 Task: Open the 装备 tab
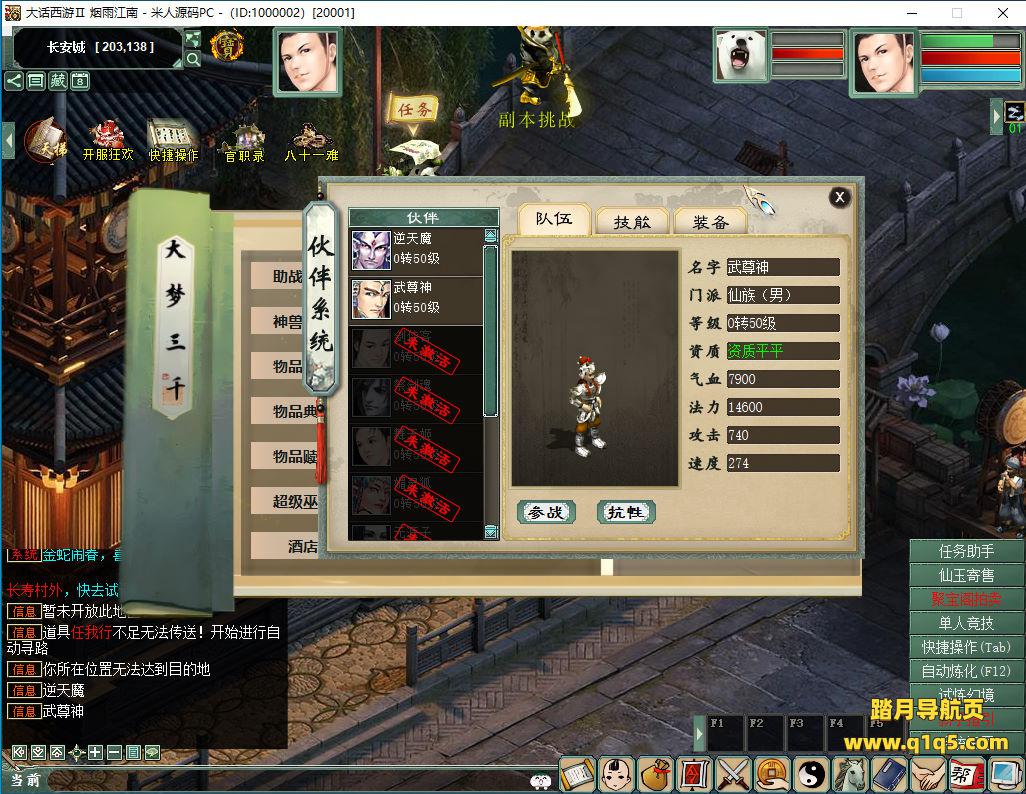click(x=710, y=221)
